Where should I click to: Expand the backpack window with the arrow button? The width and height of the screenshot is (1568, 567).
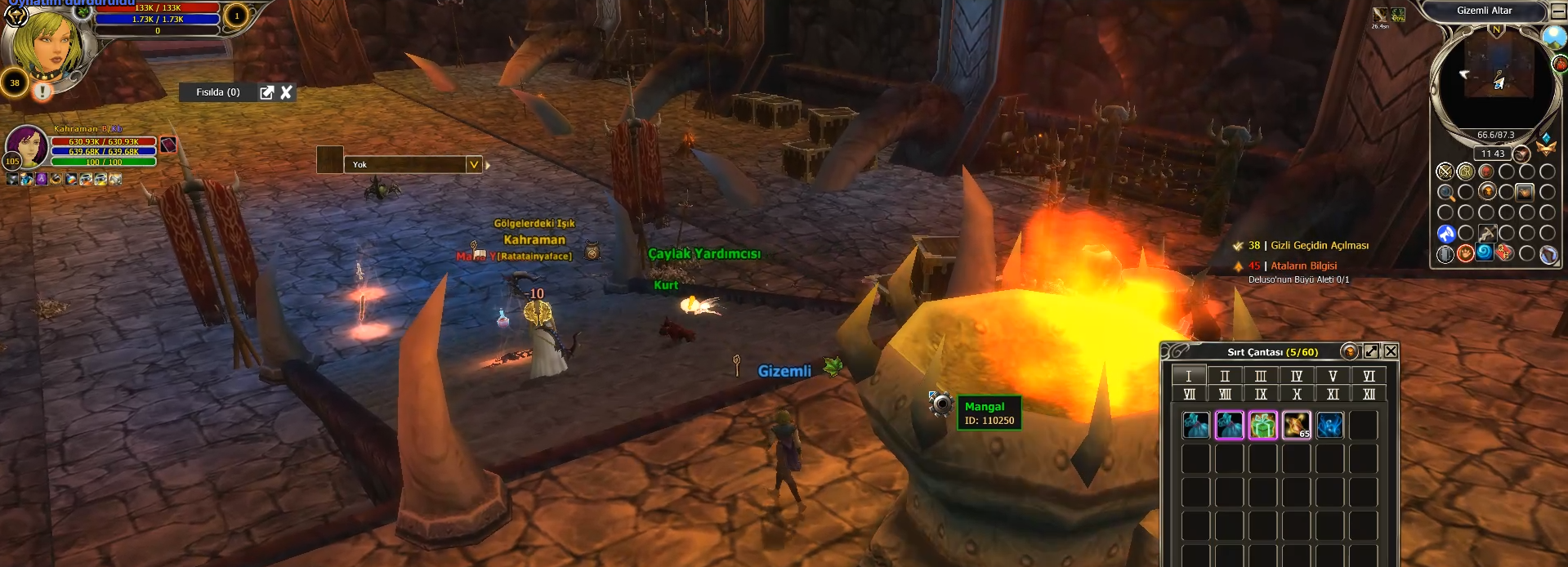[x=1371, y=351]
